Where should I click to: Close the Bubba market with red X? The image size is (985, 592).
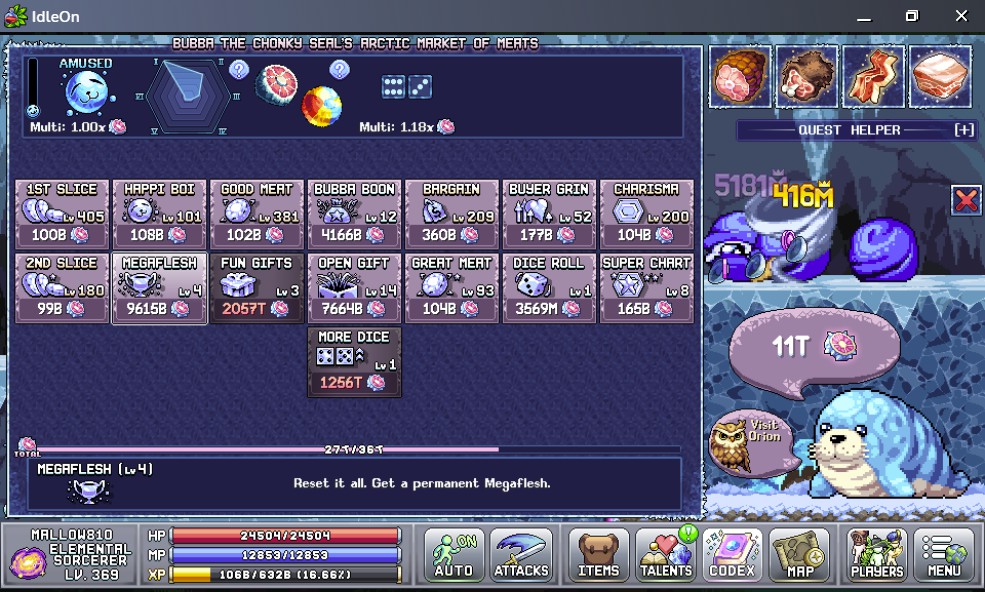coord(966,200)
